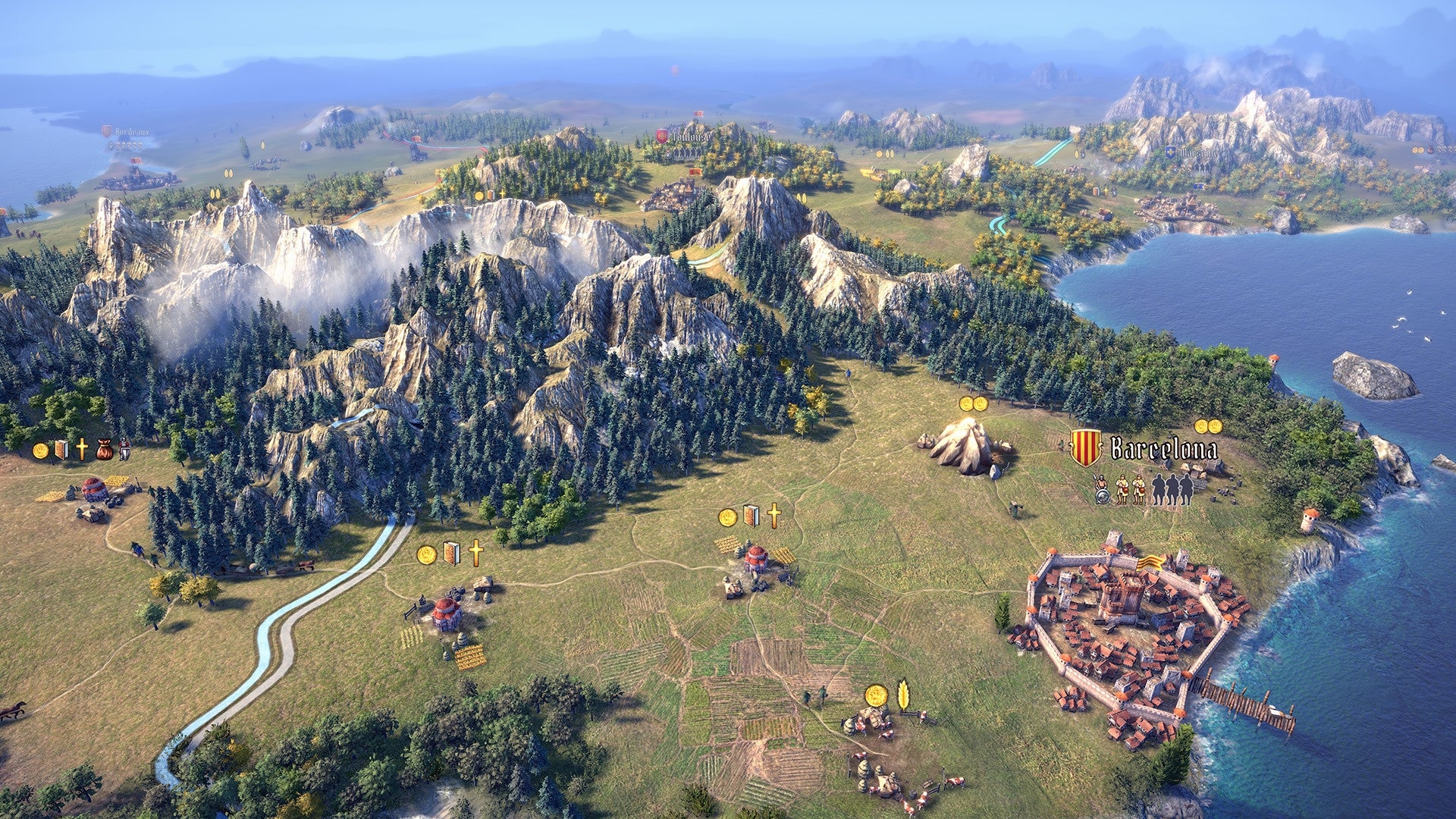
Task: Select the double gold coin marker above Barcelona
Action: click(x=1208, y=428)
